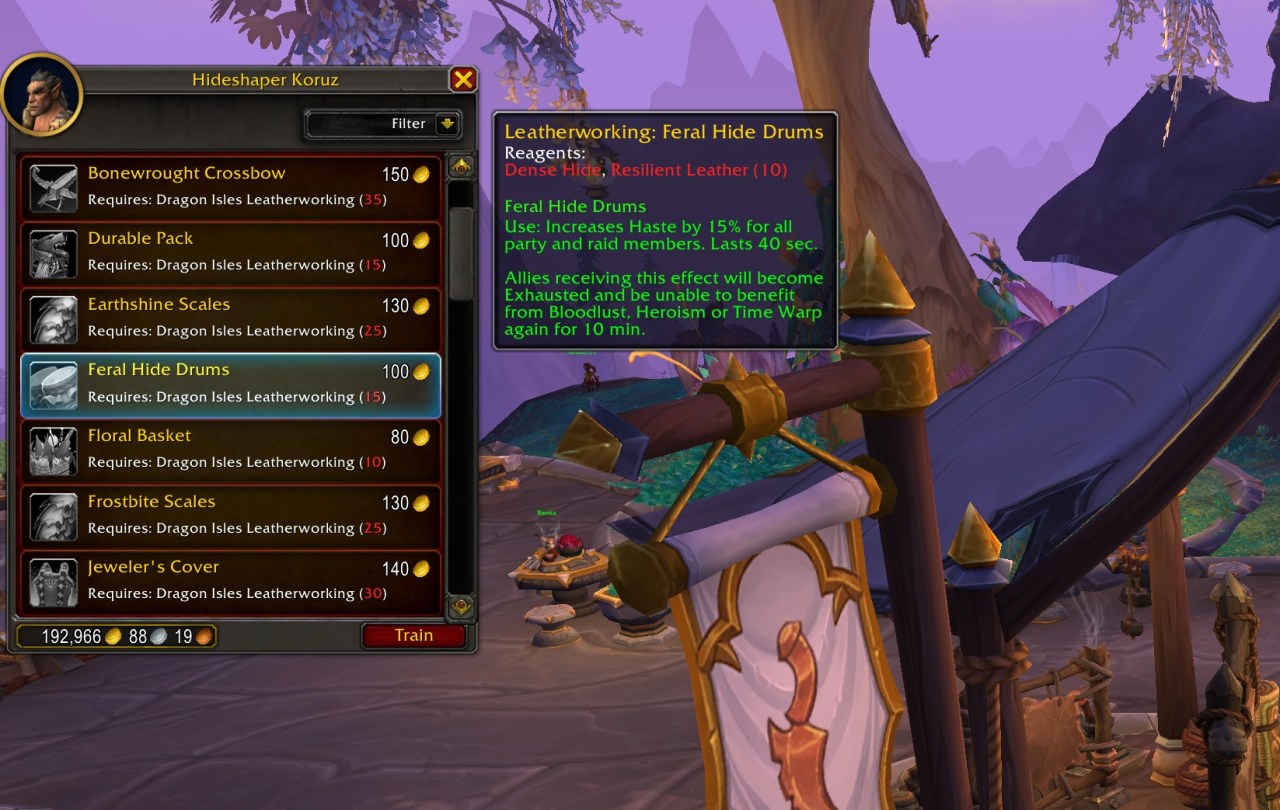The height and width of the screenshot is (810, 1280).
Task: Click Hideshaper Koruz's portrait
Action: tap(42, 94)
